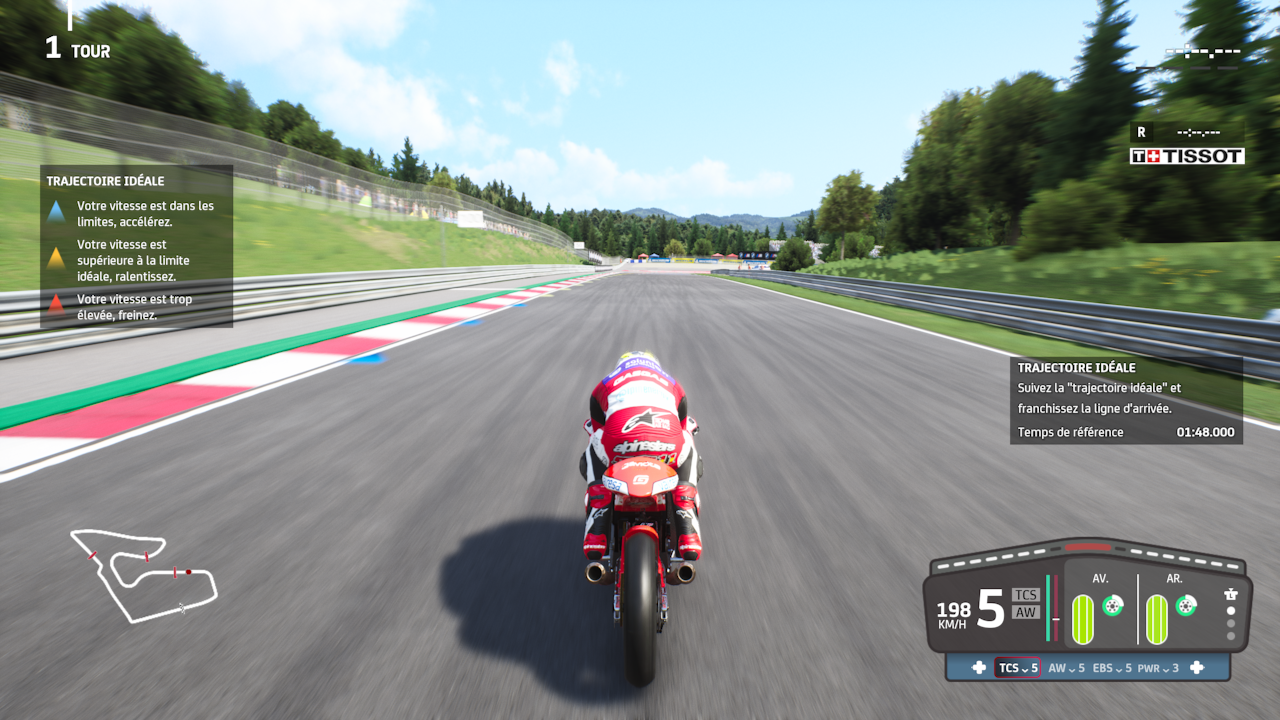
Task: Click the track layout minimap
Action: [143, 574]
